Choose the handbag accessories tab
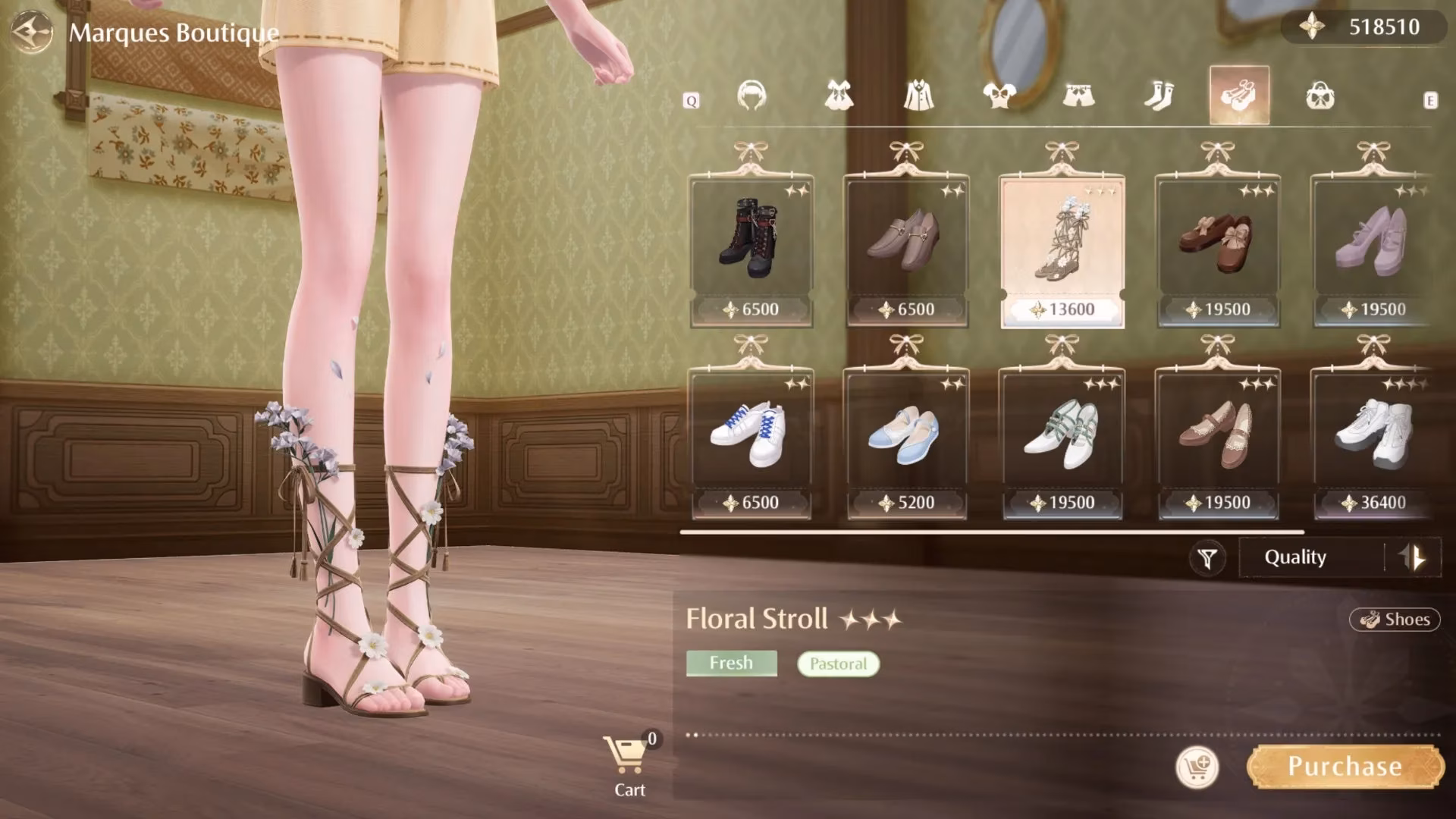 click(x=1320, y=96)
